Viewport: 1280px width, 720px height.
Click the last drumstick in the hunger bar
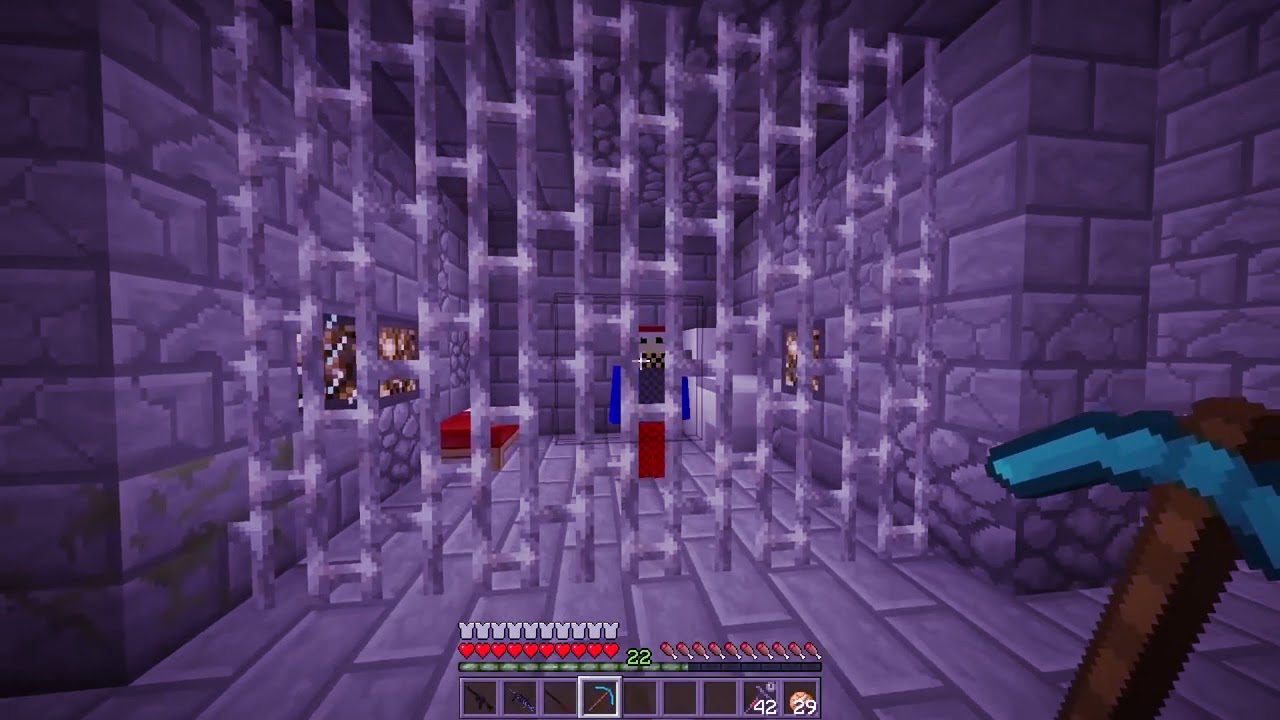(809, 650)
